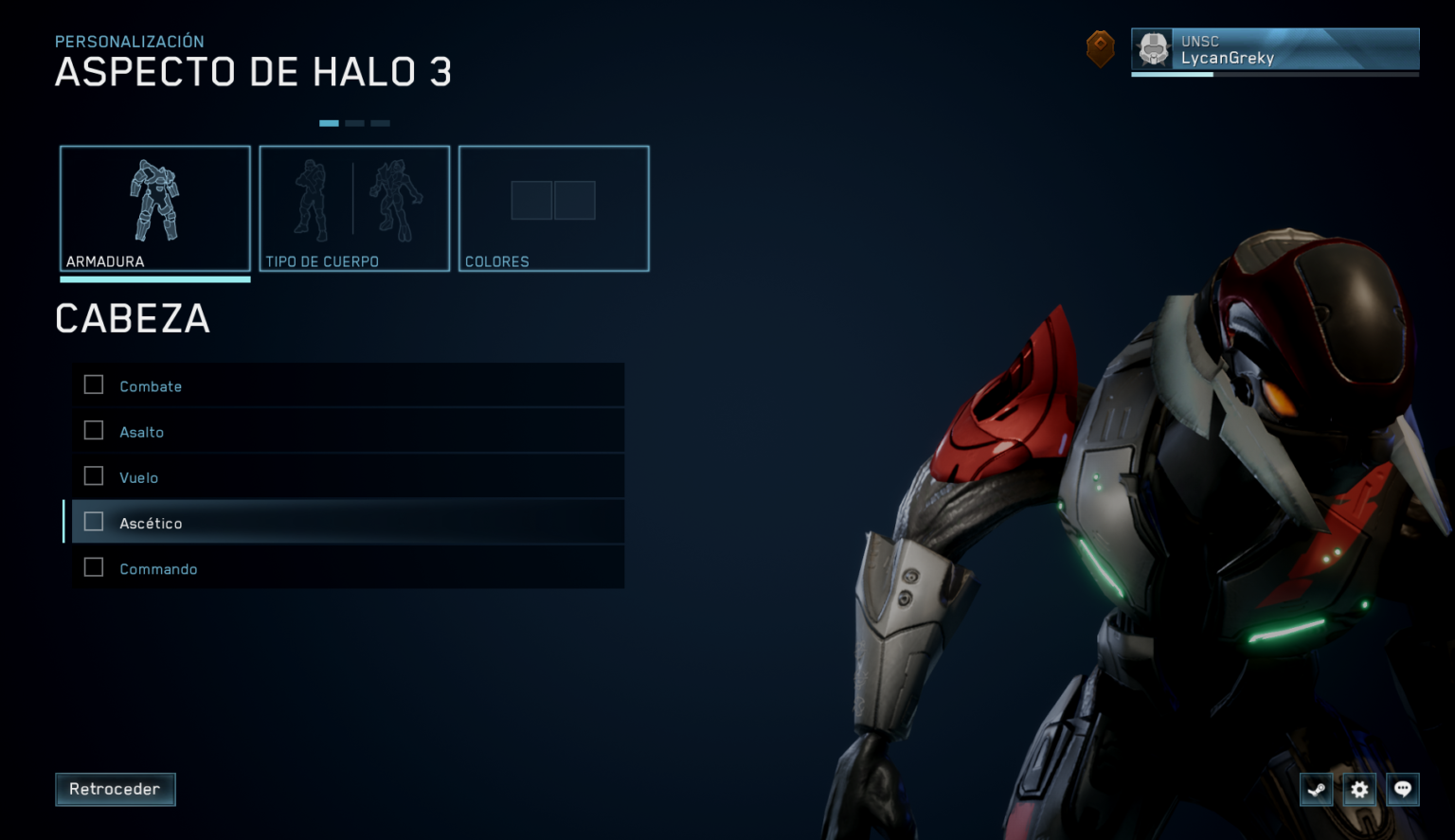1455x840 pixels.
Task: Open the settings gear icon
Action: 1359,789
